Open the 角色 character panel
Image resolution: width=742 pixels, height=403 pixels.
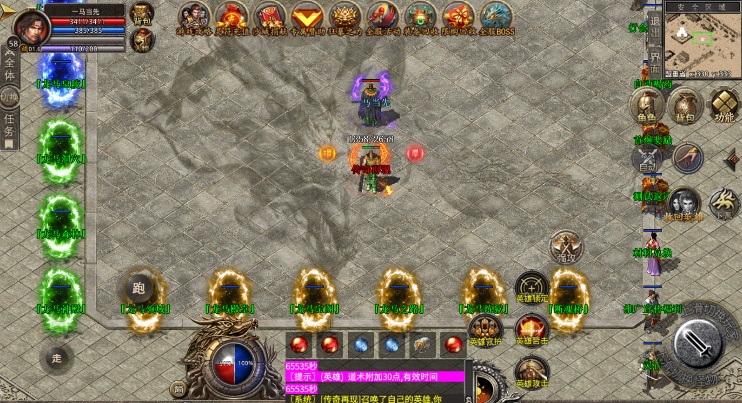point(647,104)
